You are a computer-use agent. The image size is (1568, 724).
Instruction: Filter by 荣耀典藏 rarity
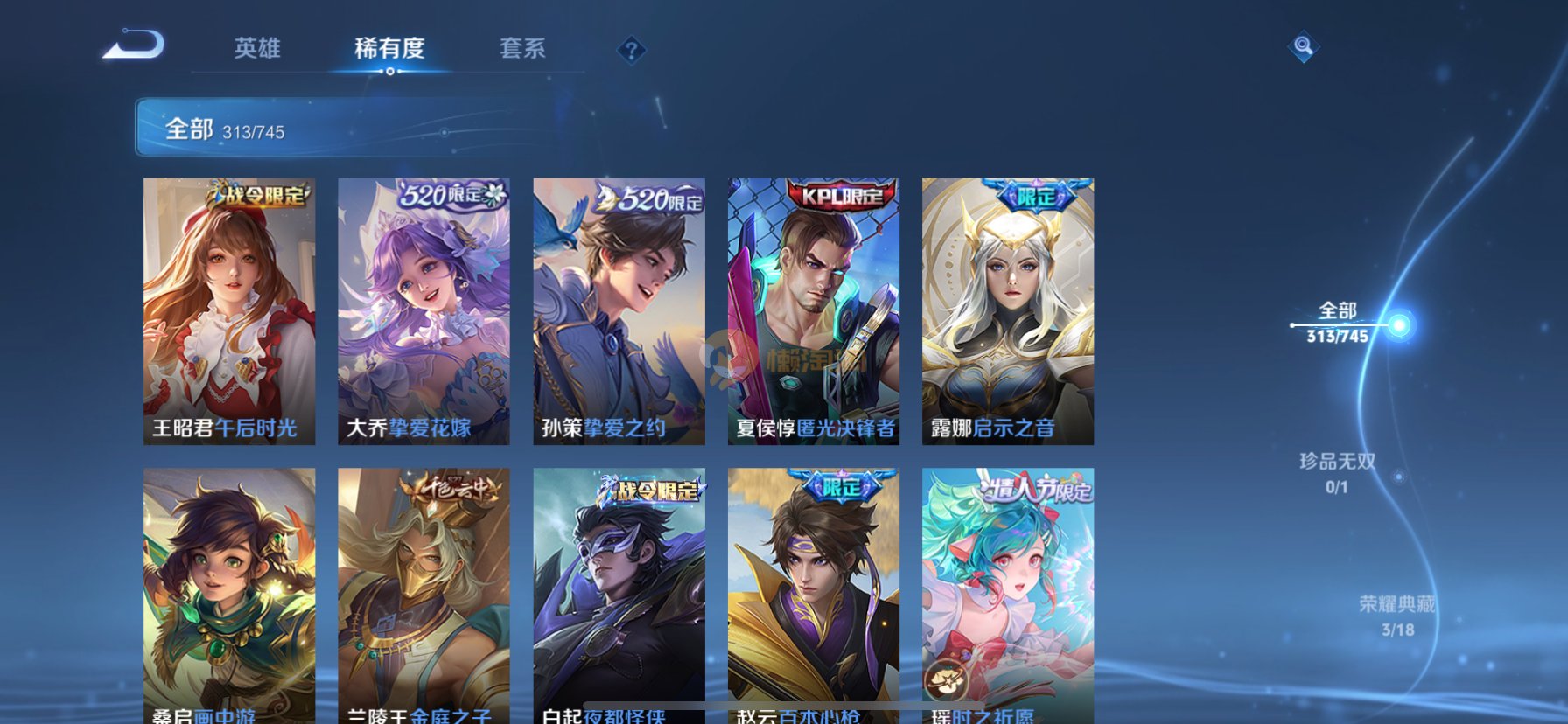[x=1397, y=615]
